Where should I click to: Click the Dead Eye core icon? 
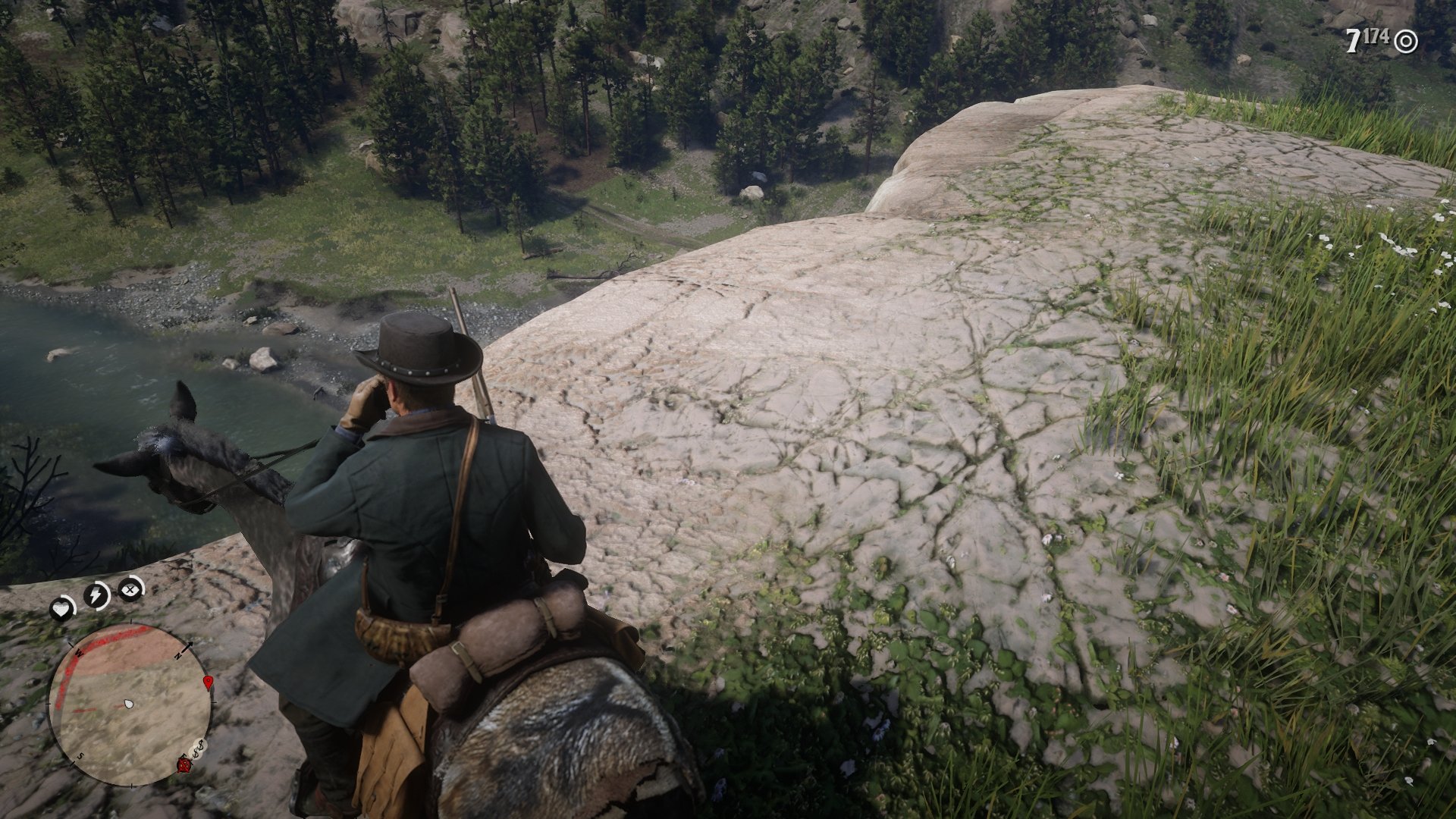tap(129, 591)
